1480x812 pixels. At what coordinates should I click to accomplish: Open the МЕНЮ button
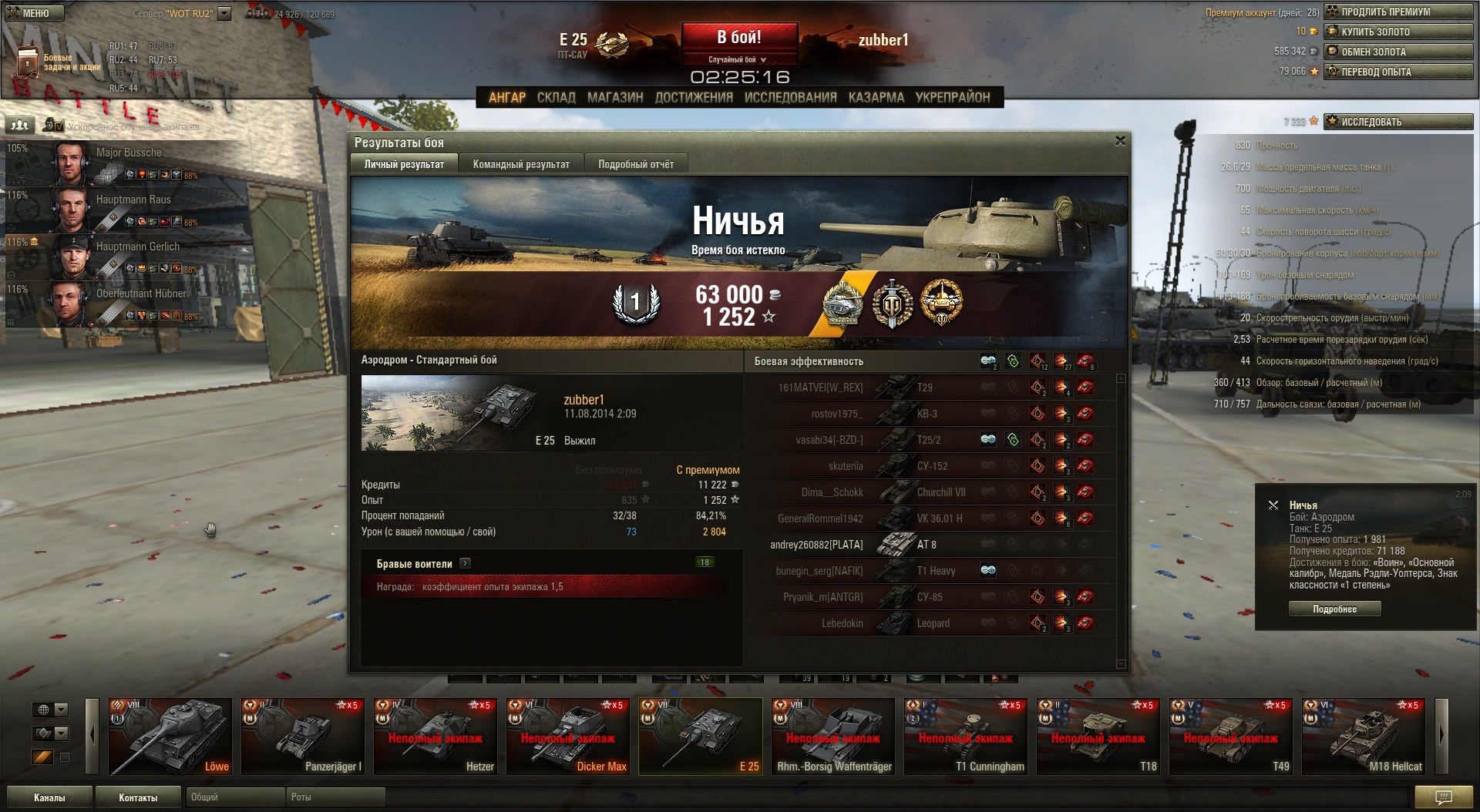tap(35, 13)
